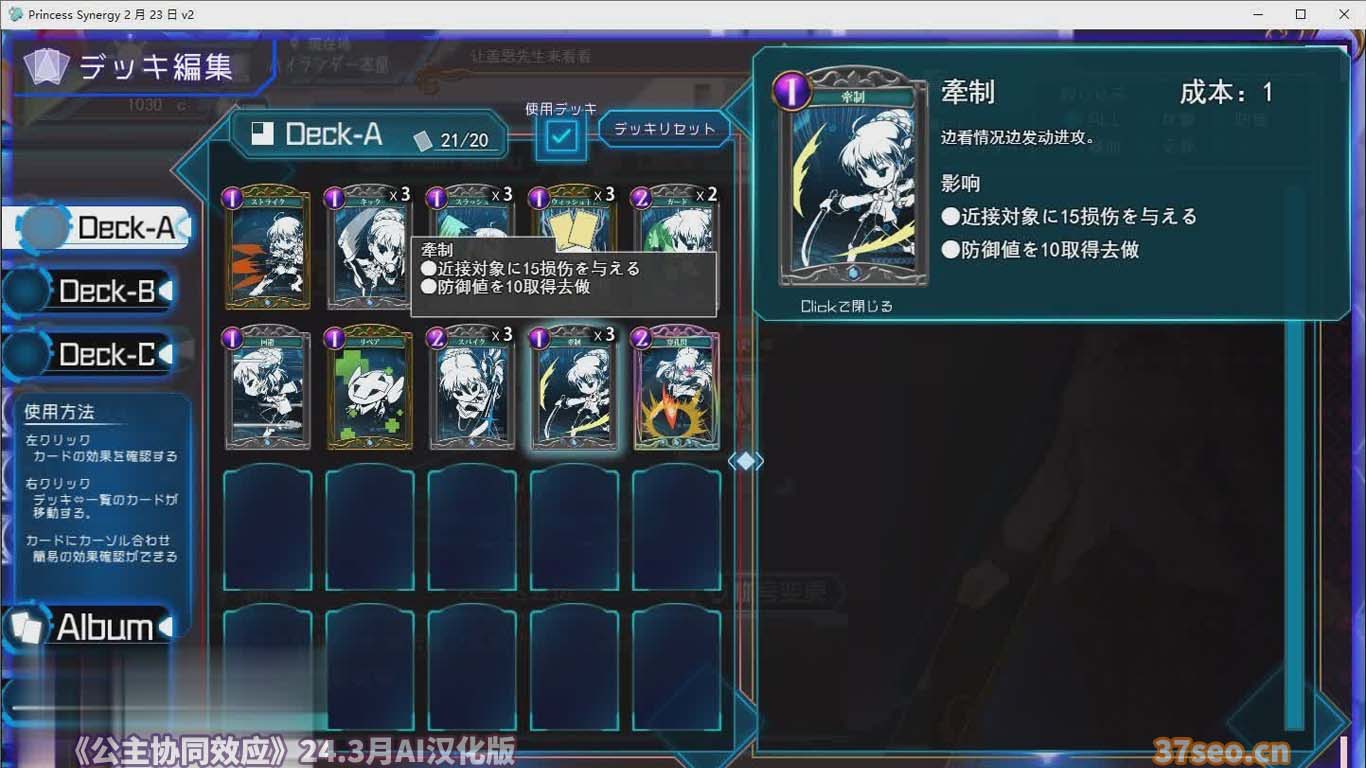Uncheck the 使用デッキ checkbox
Viewport: 1366px width, 768px height.
point(560,135)
